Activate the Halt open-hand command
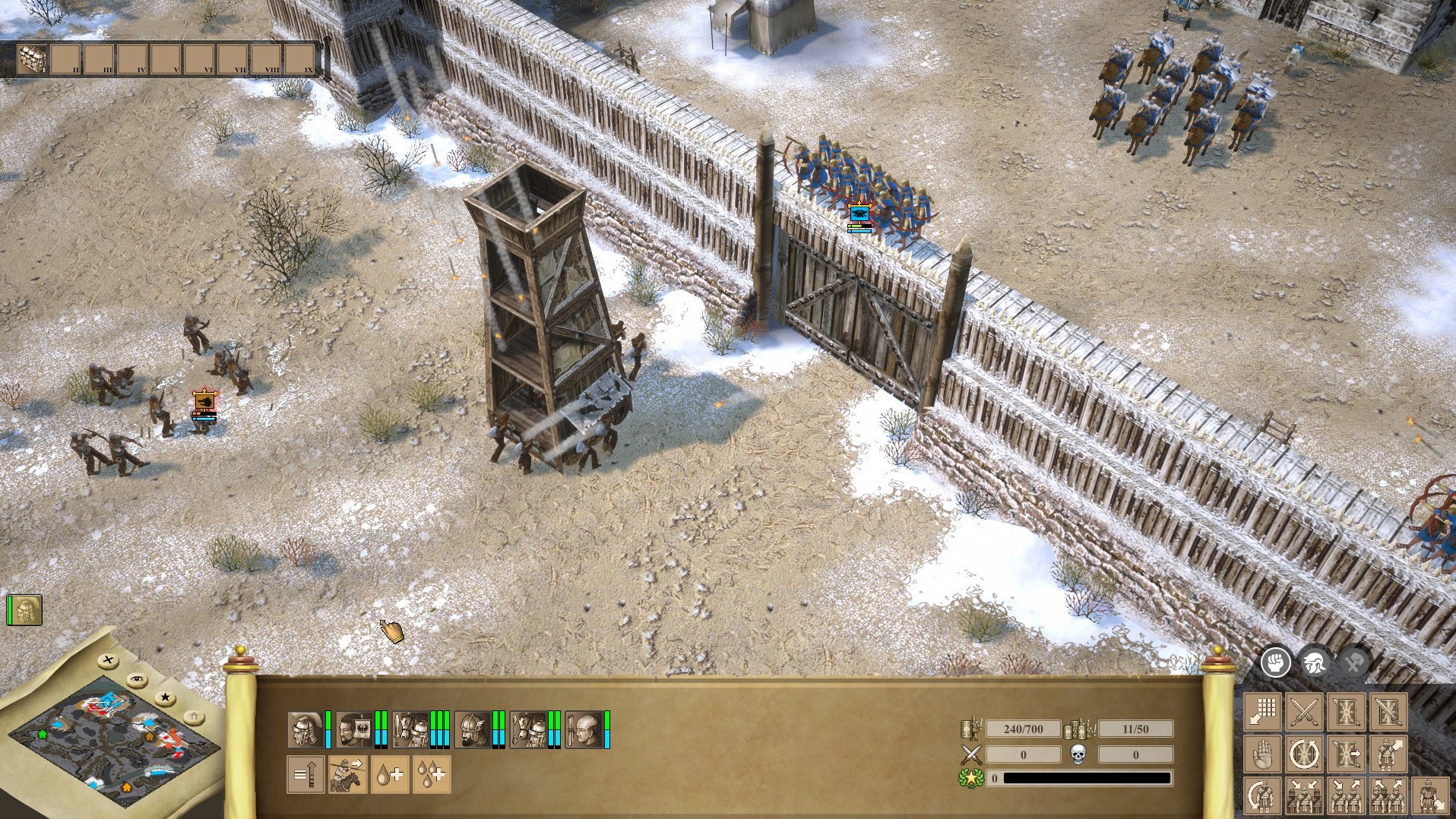This screenshot has width=1456, height=819. tap(1261, 754)
